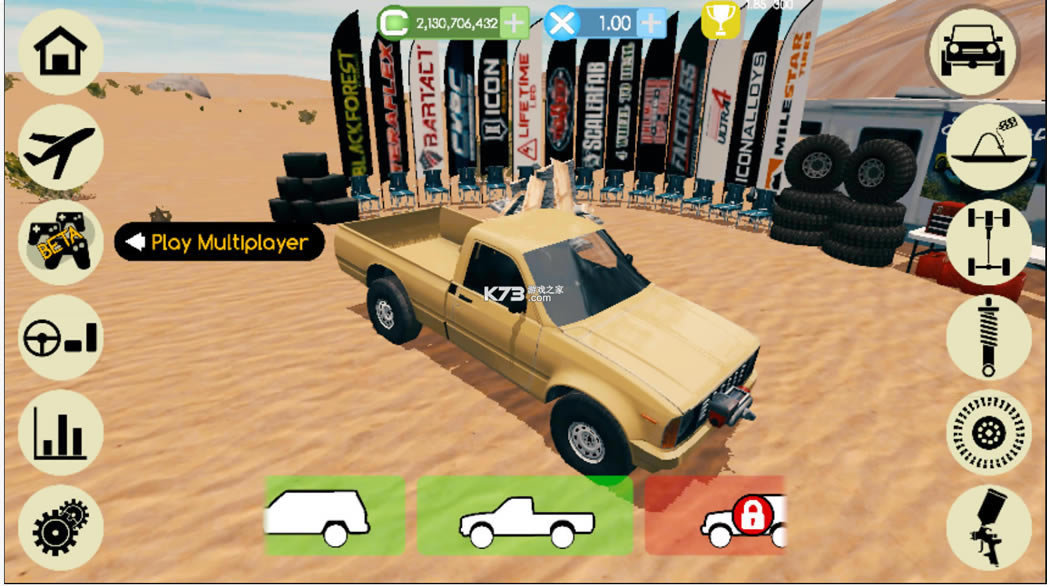Screen dimensions: 1047x586
Task: Go to the home screen
Action: [60, 53]
